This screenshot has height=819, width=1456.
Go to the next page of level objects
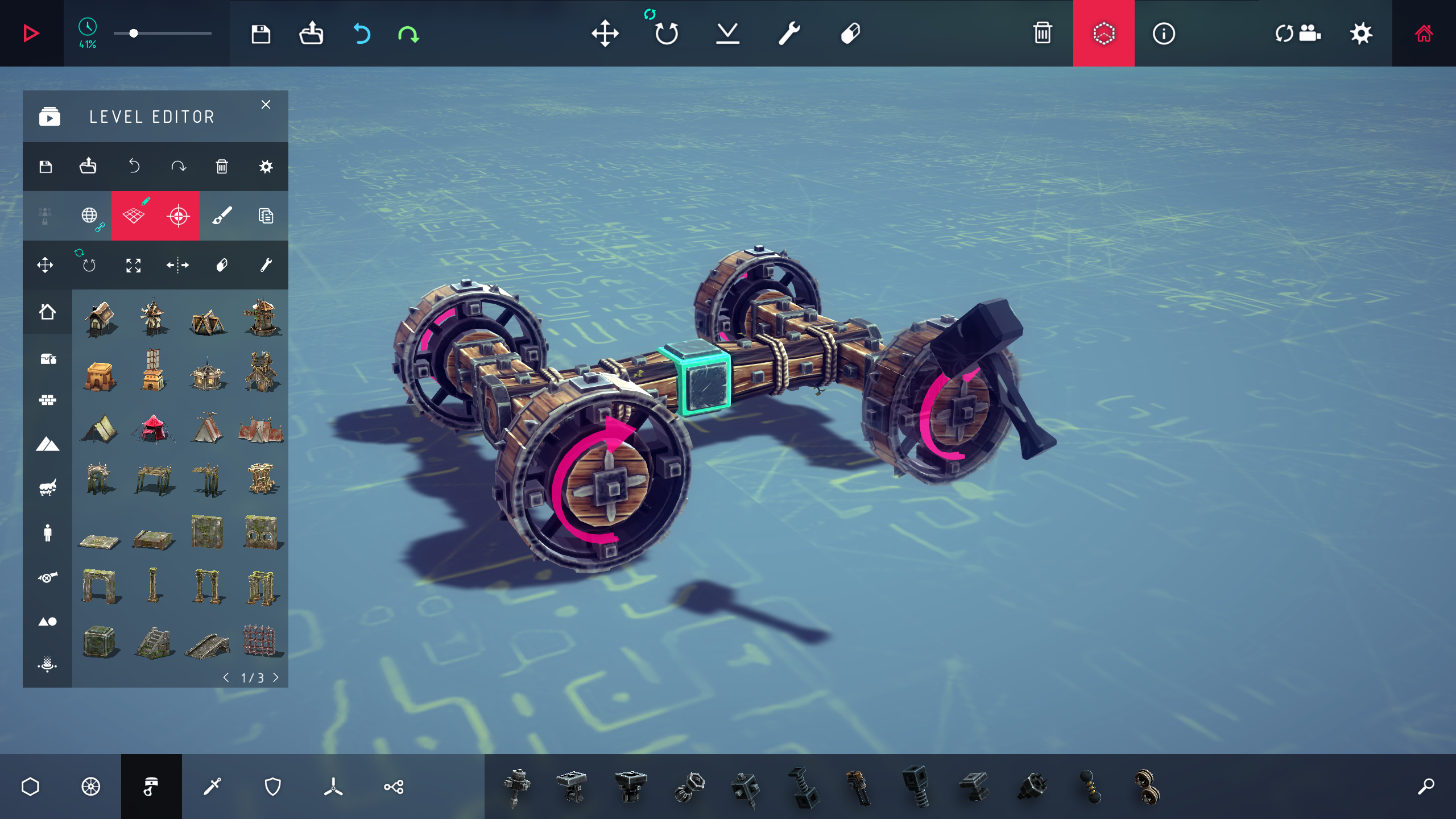pyautogui.click(x=277, y=677)
